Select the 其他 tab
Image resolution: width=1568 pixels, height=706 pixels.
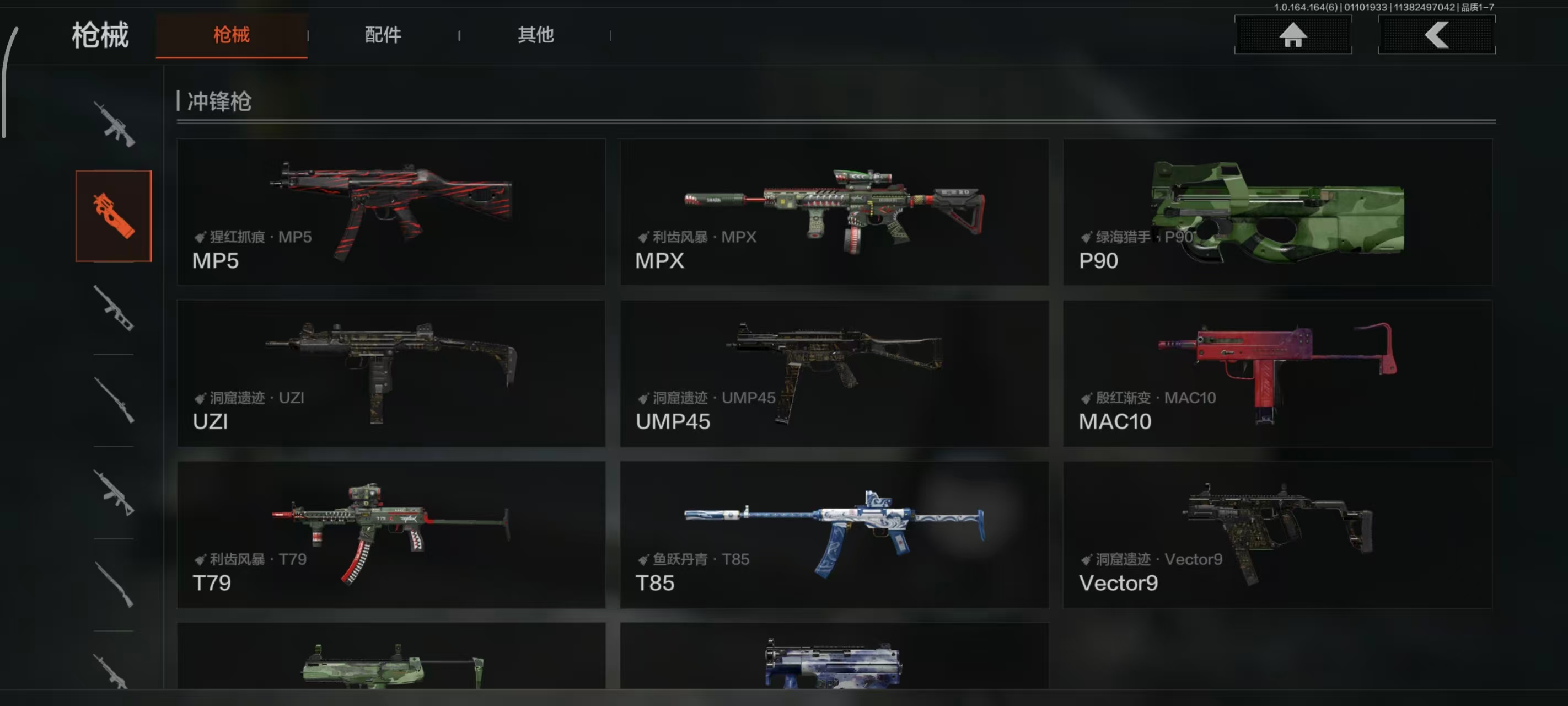point(536,35)
